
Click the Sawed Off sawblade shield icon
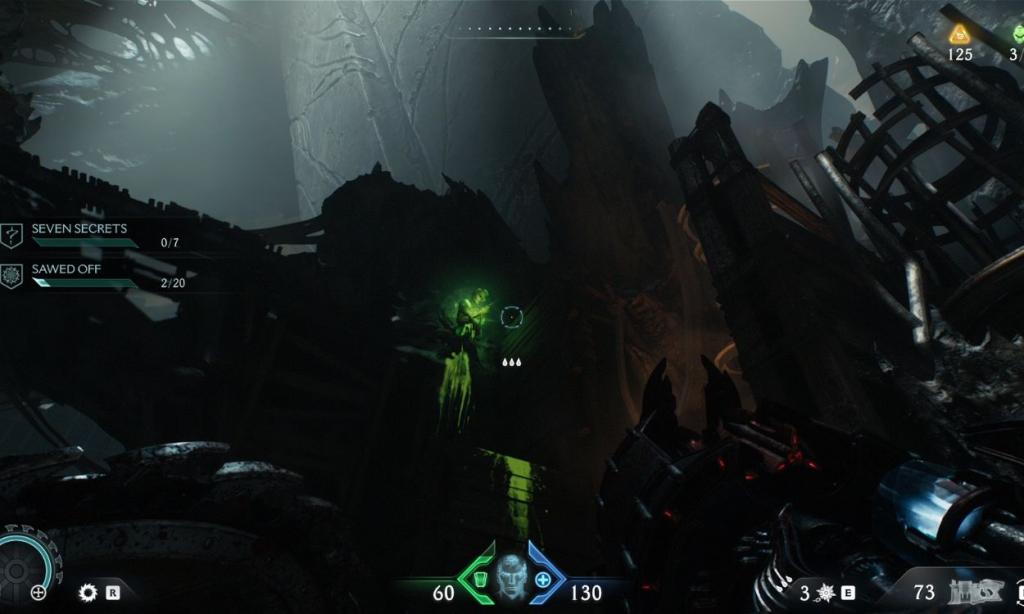coord(12,276)
